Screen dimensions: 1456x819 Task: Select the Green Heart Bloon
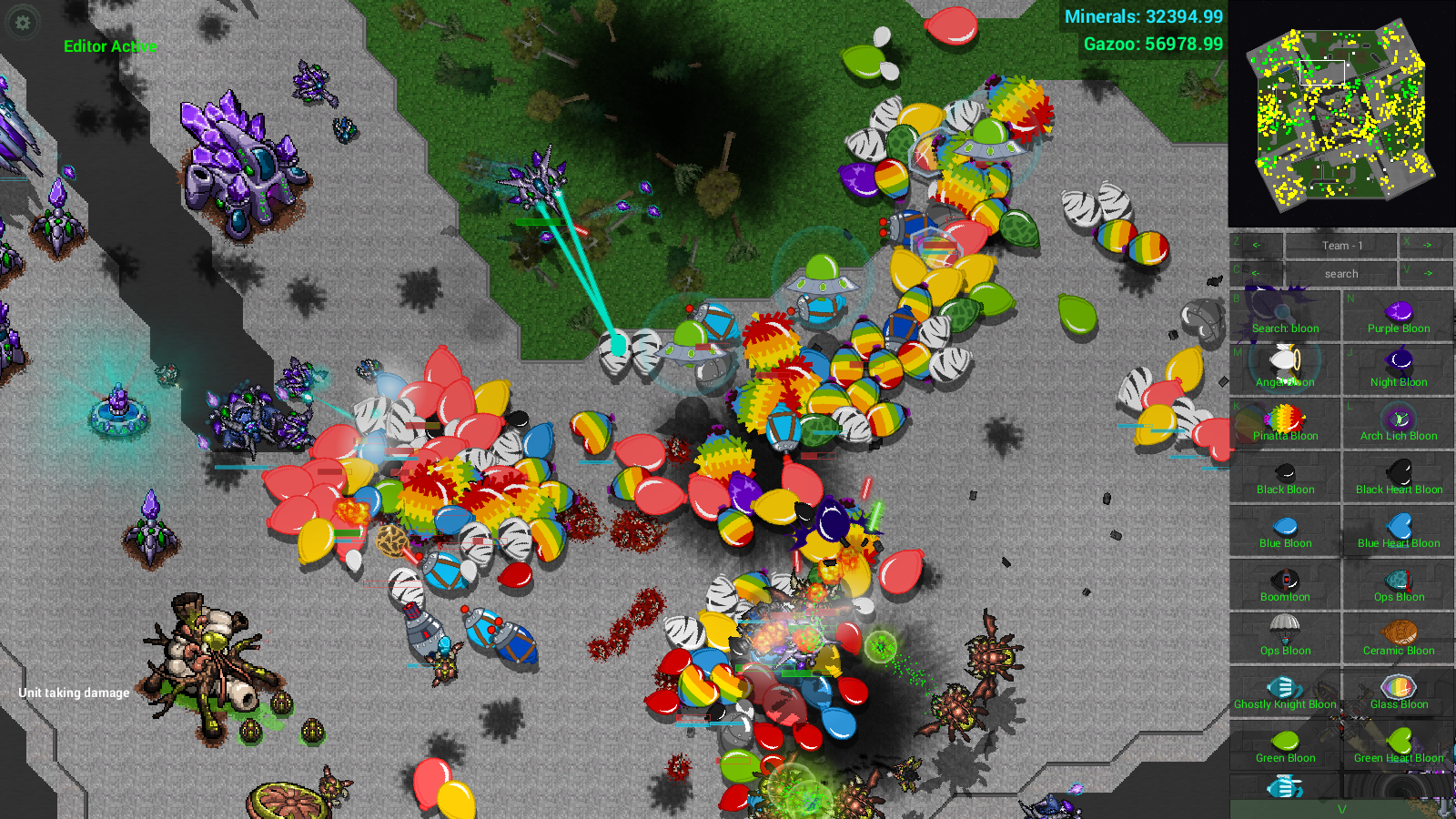tap(1399, 745)
